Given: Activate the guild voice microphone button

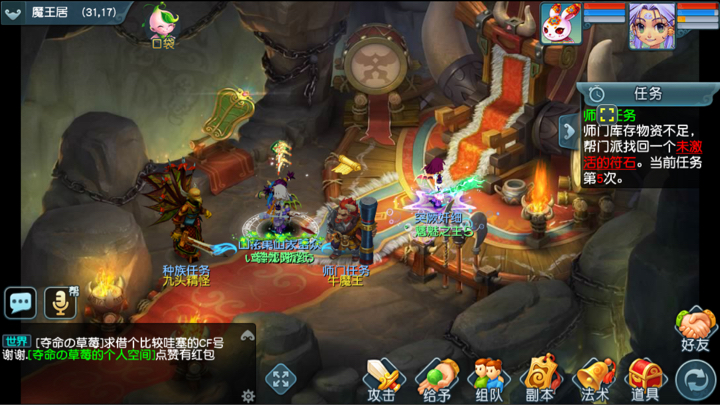Looking at the screenshot, I should point(60,301).
